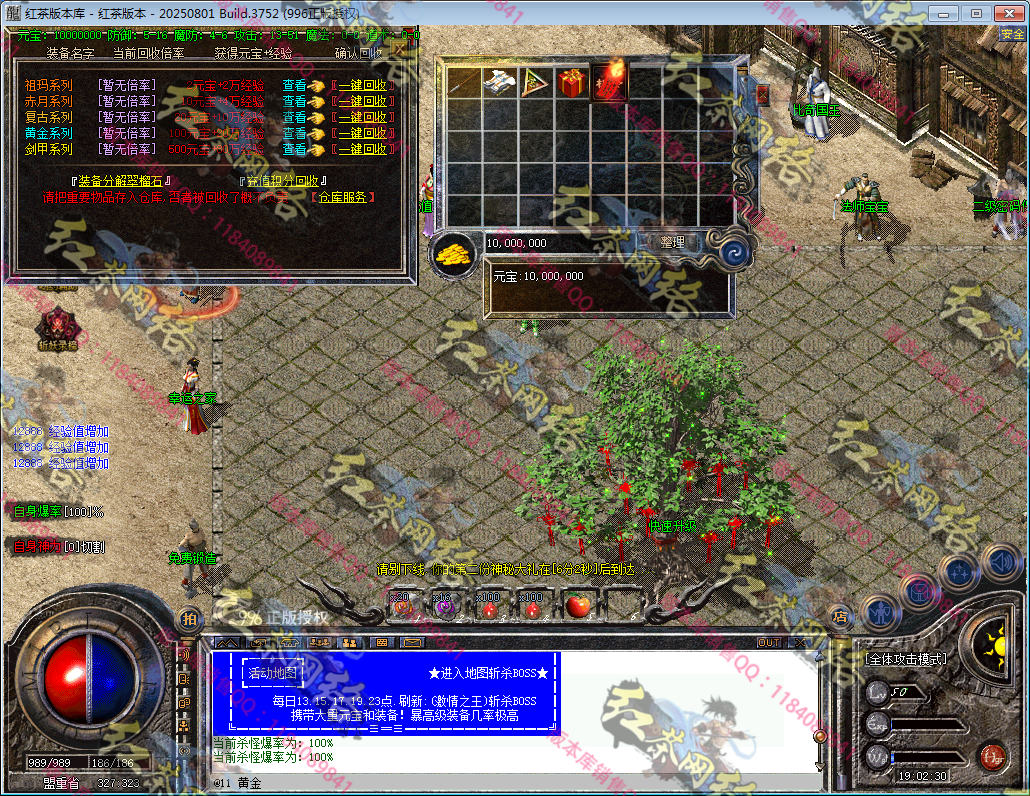
Task: Recycle the 祖玛系列 equipment with 一键回收
Action: 361,86
